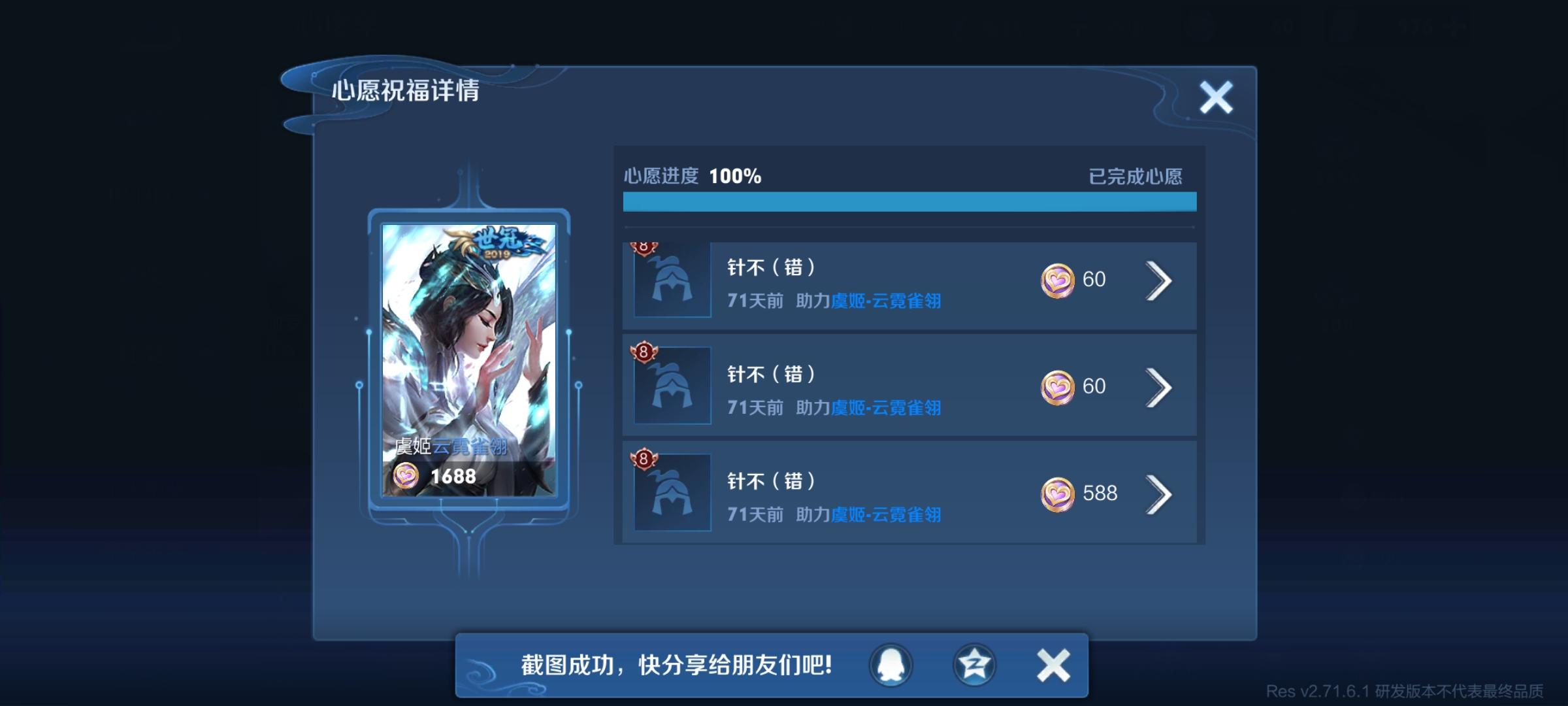
Task: Open helper link 虞姬-云霓雀翎 on top entry
Action: pos(883,301)
